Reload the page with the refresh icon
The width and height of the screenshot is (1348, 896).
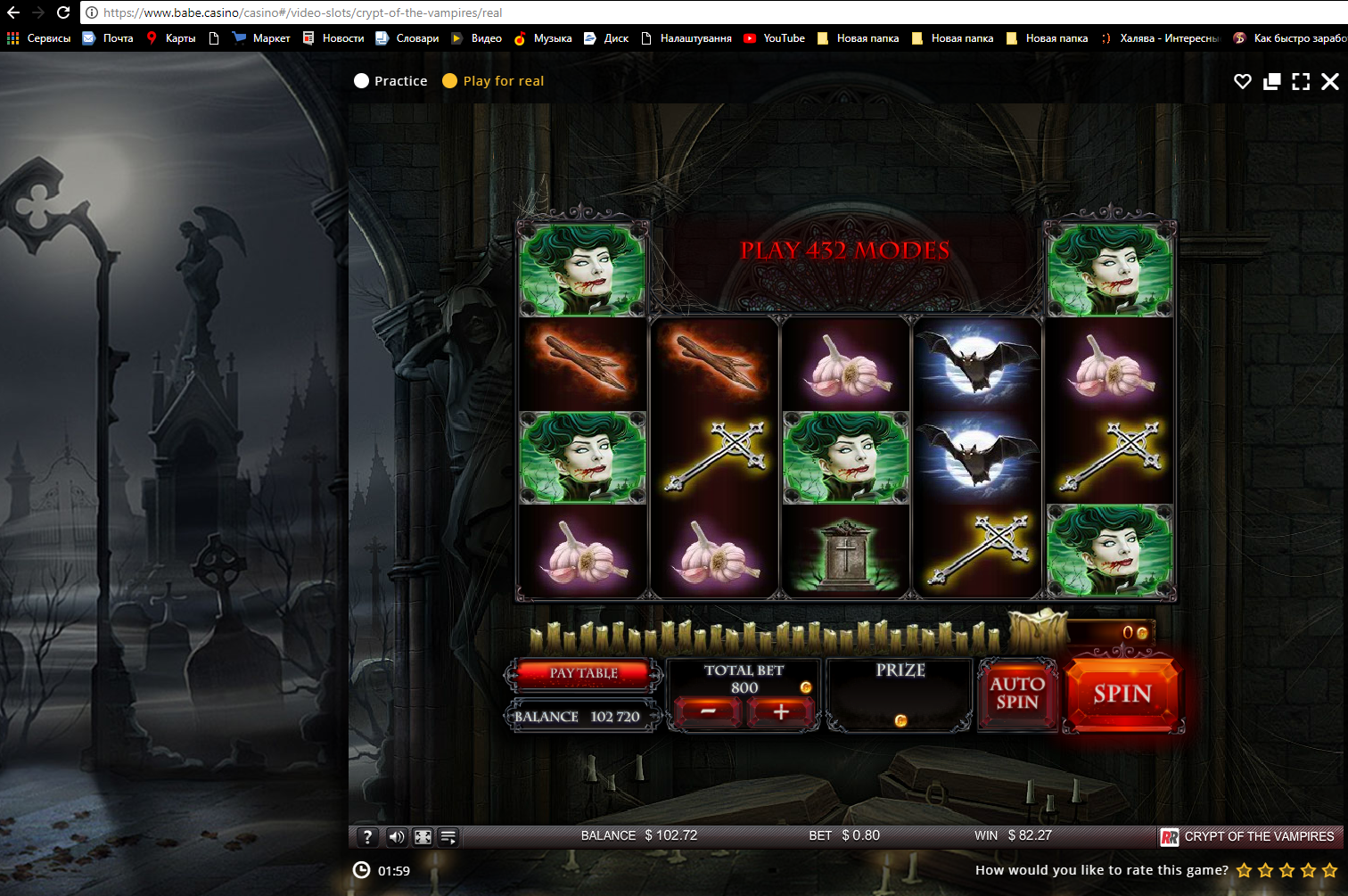(x=62, y=12)
